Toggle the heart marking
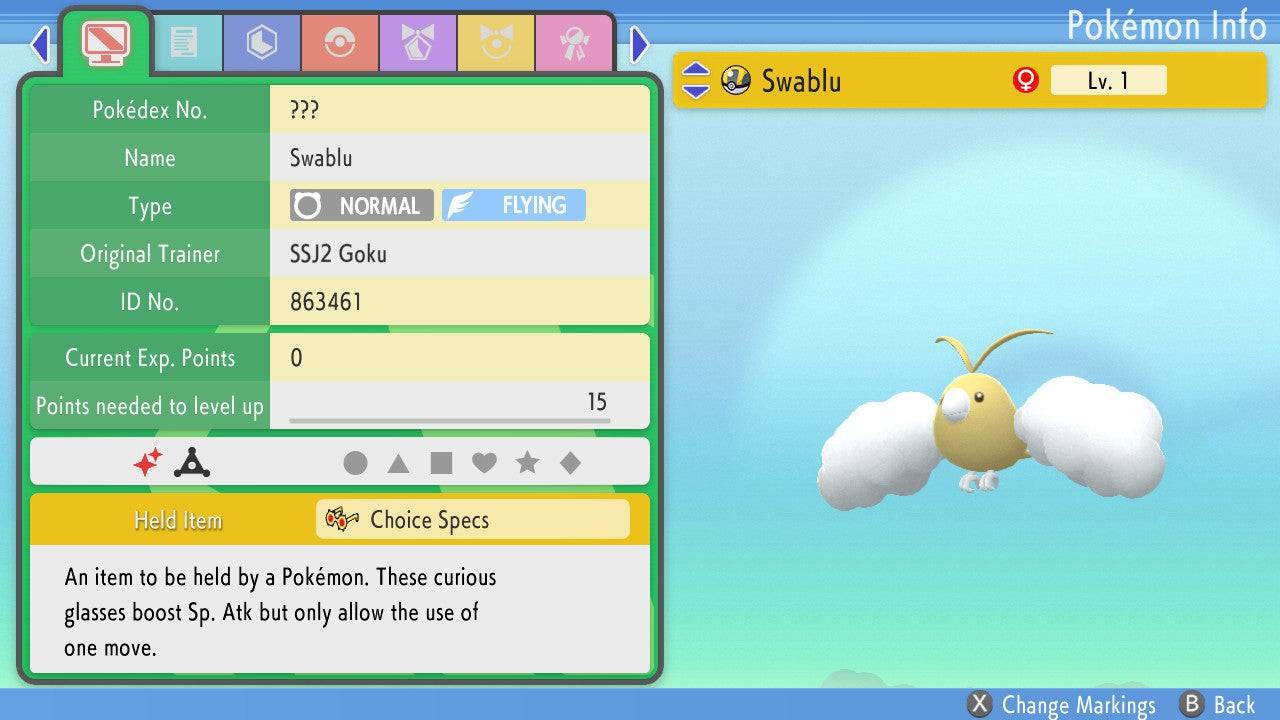 pyautogui.click(x=484, y=463)
